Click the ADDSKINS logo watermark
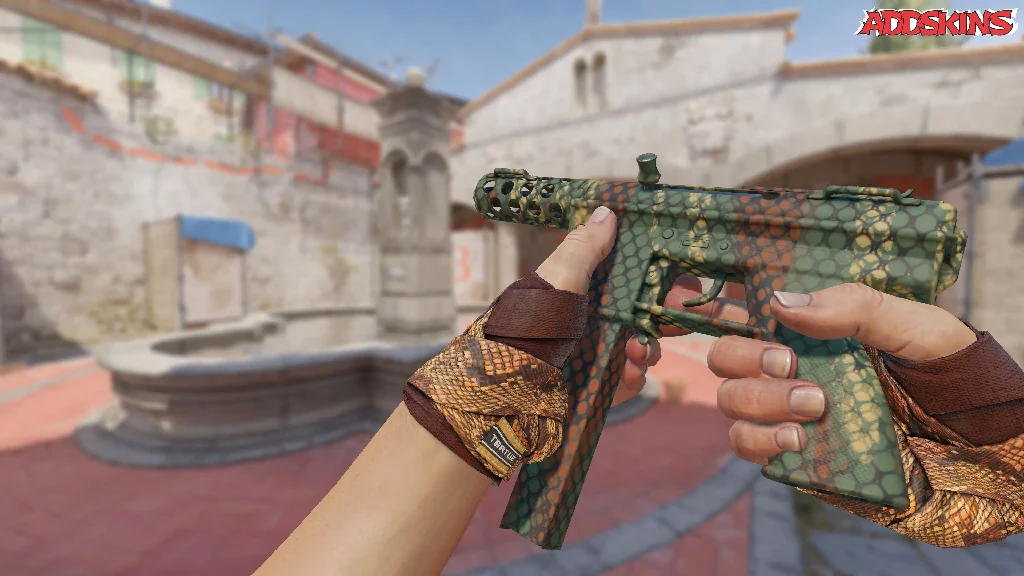The width and height of the screenshot is (1024, 576). coord(935,22)
